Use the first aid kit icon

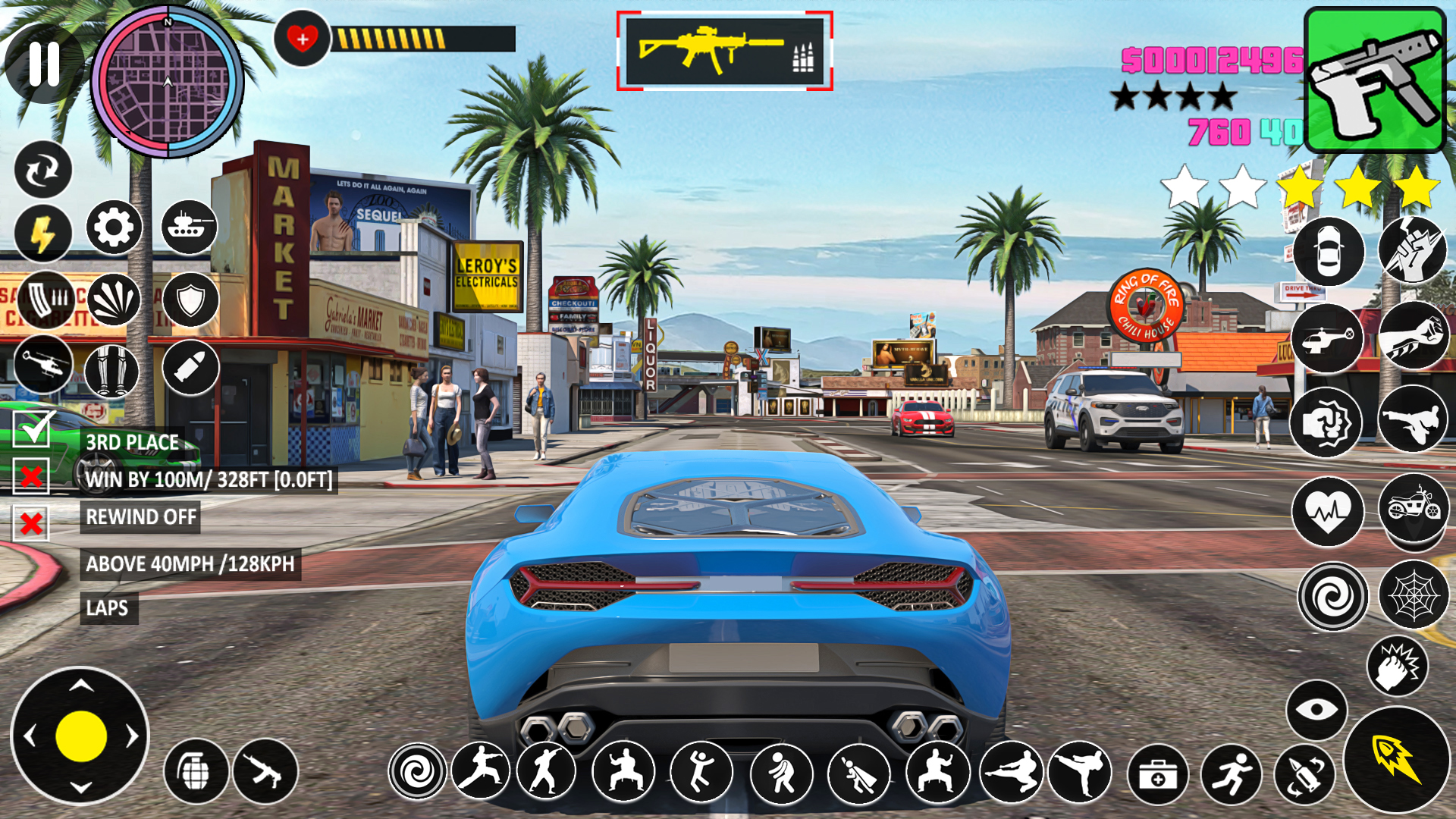coord(1157,774)
